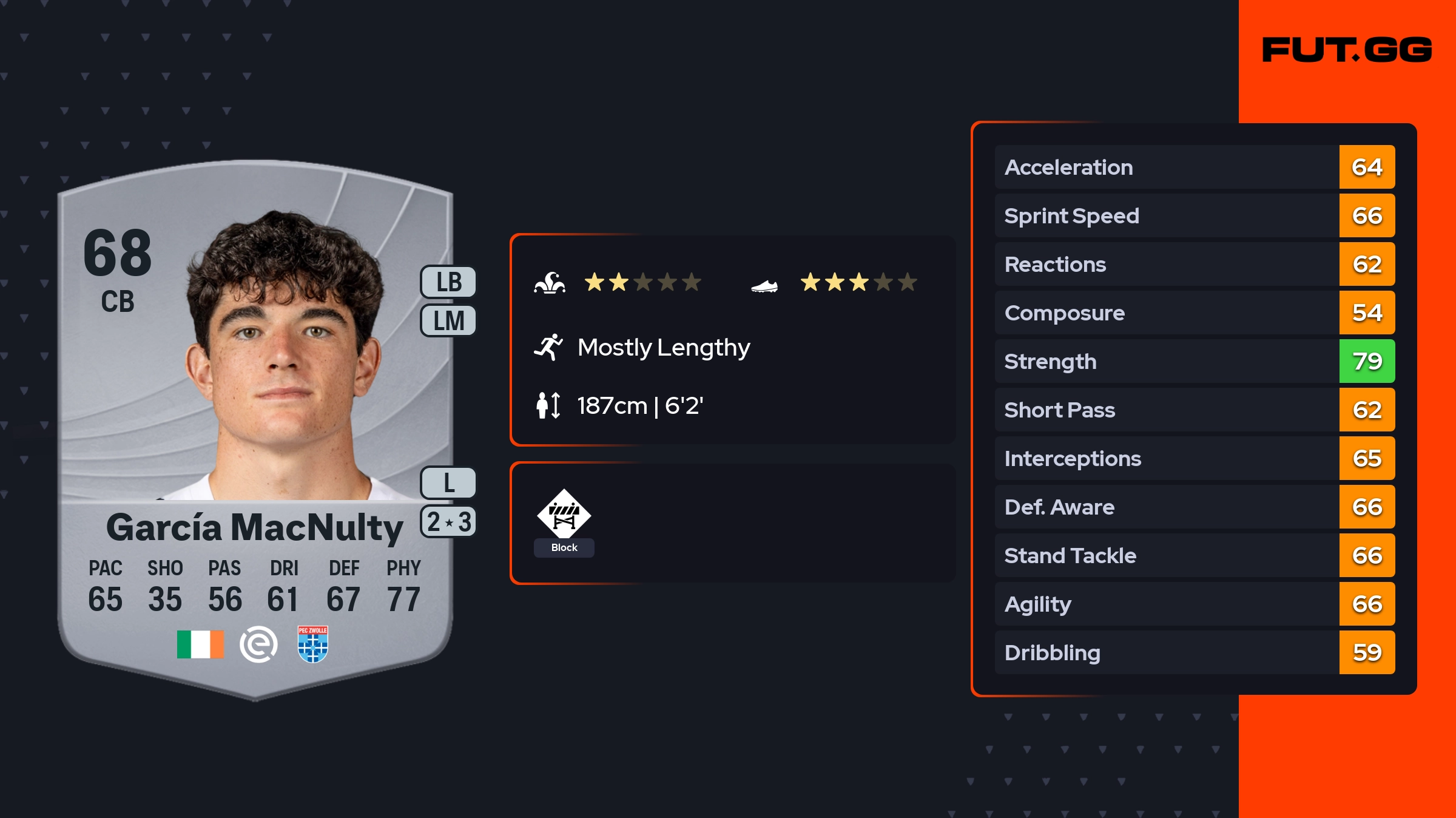The height and width of the screenshot is (818, 1456).
Task: Click the Ireland flag on the card
Action: coord(200,644)
